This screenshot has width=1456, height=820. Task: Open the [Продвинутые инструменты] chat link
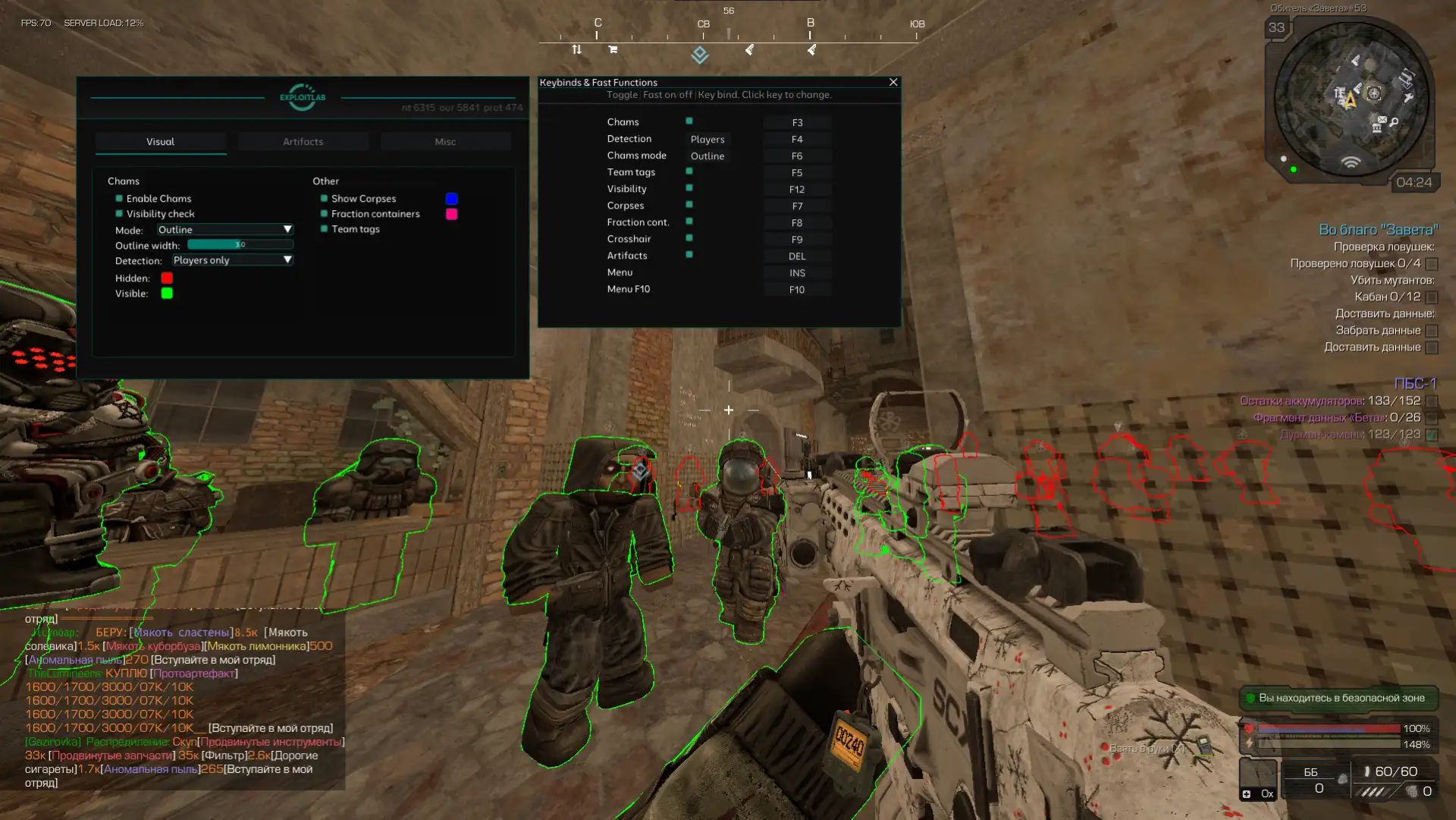point(271,742)
